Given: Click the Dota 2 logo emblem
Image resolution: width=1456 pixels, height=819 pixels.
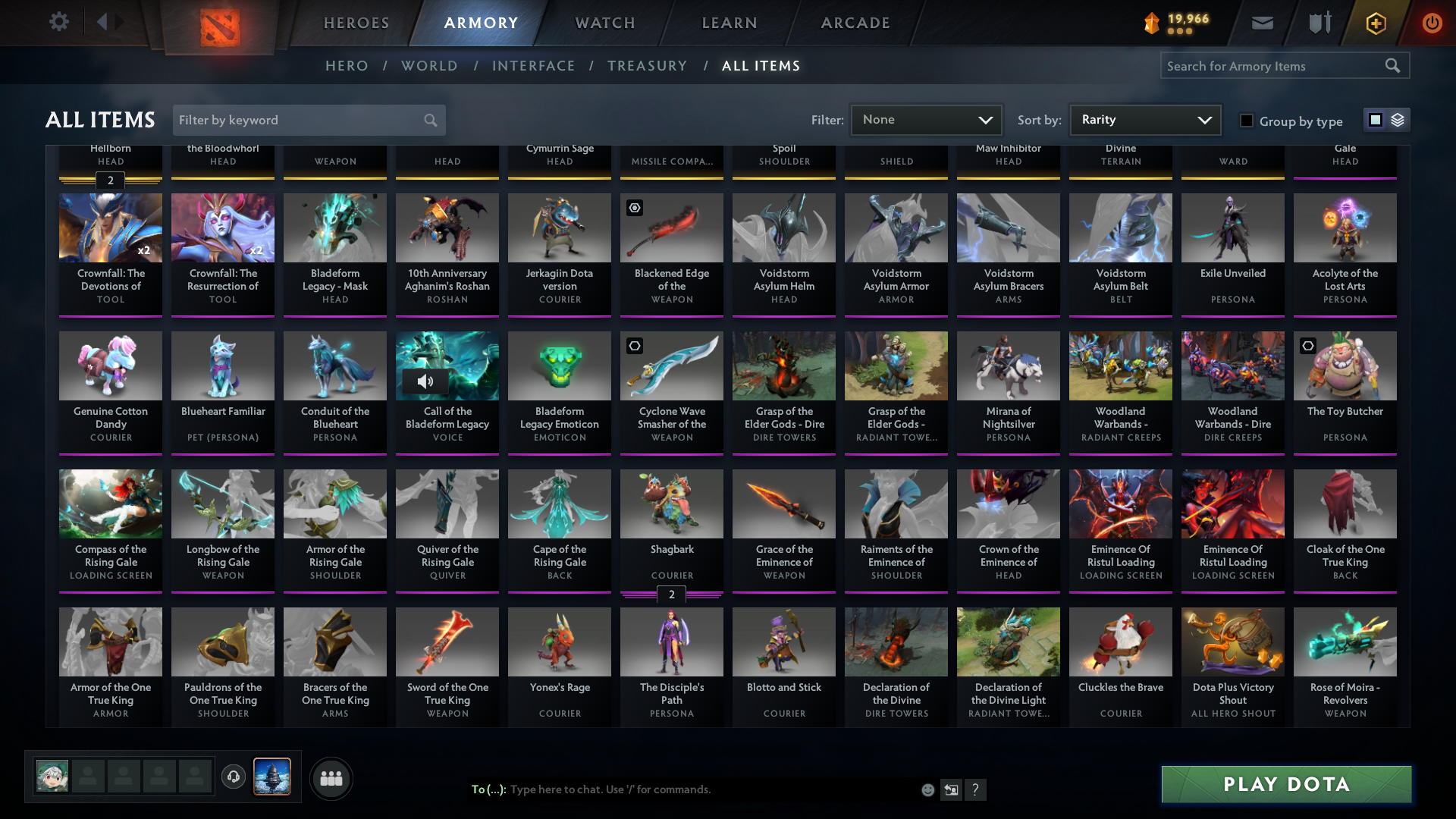Looking at the screenshot, I should pyautogui.click(x=220, y=23).
